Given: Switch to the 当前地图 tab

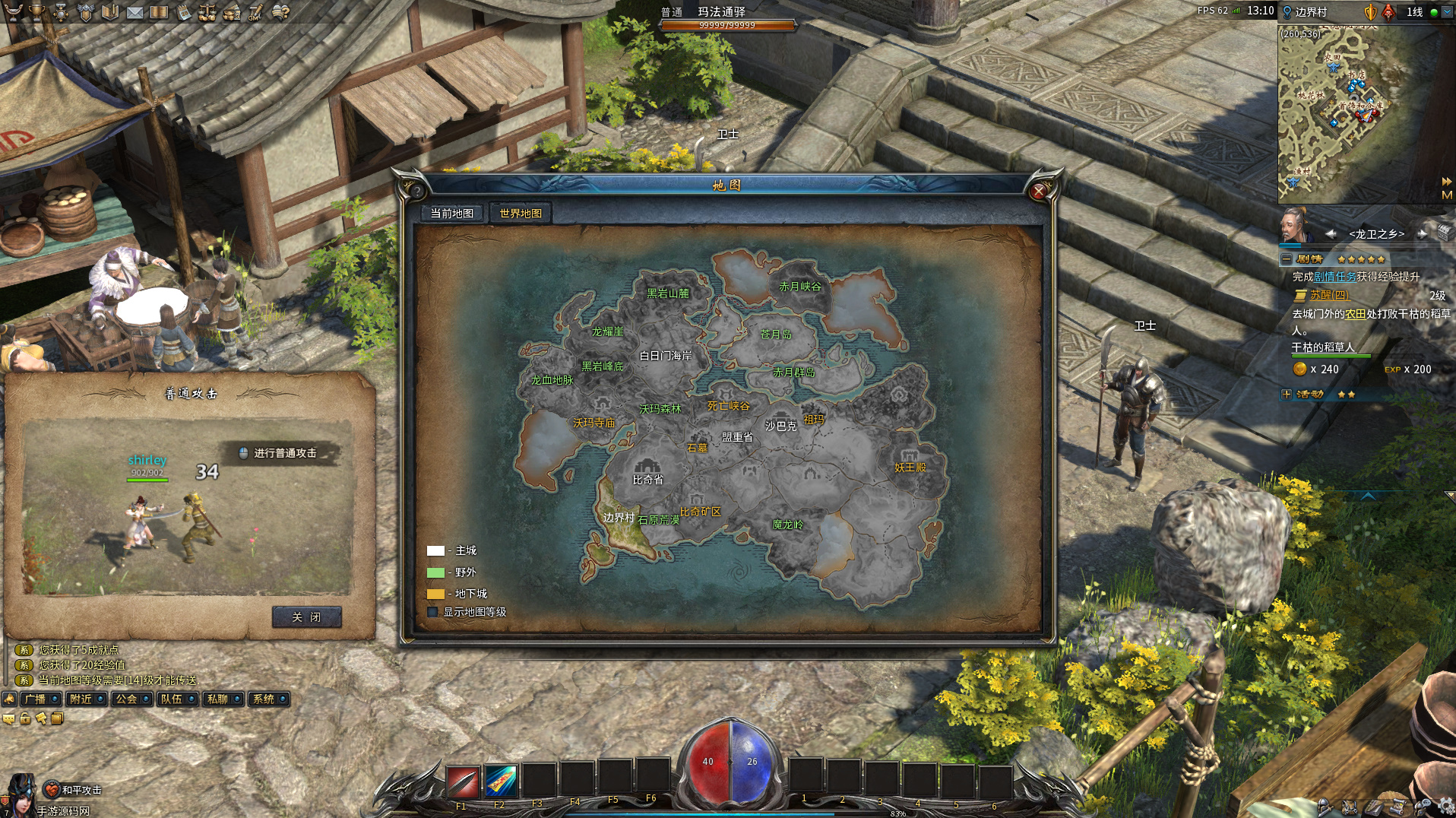Looking at the screenshot, I should click(x=451, y=214).
